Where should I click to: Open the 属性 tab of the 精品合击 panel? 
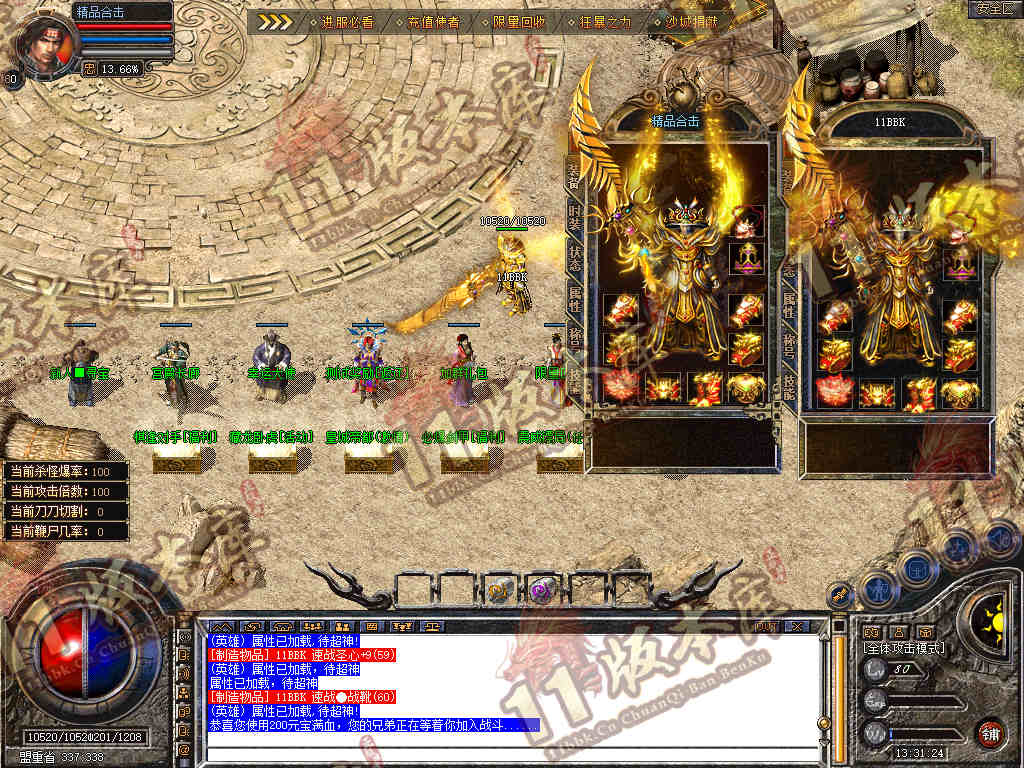pyautogui.click(x=575, y=296)
